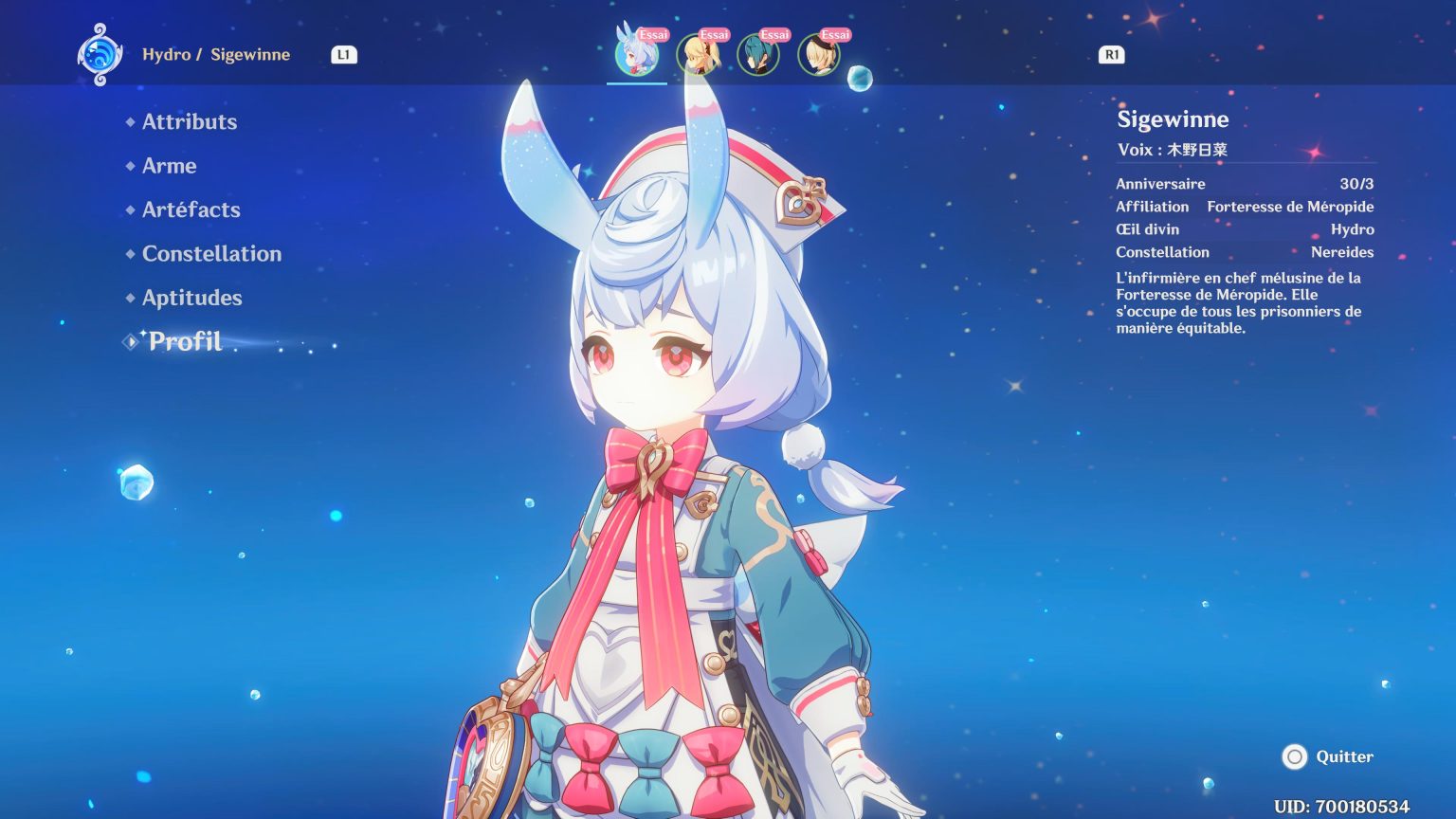Viewport: 1456px width, 819px height.
Task: Expand the Artéfacts section
Action: 190,209
